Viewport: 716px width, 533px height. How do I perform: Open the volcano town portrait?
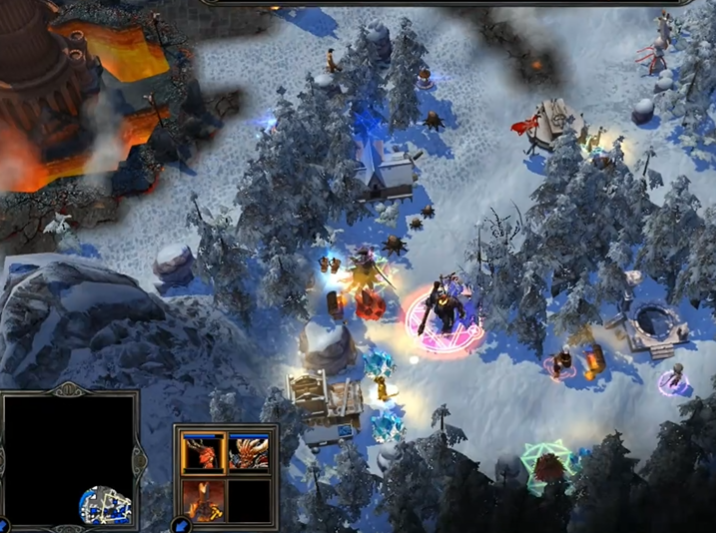[203, 499]
